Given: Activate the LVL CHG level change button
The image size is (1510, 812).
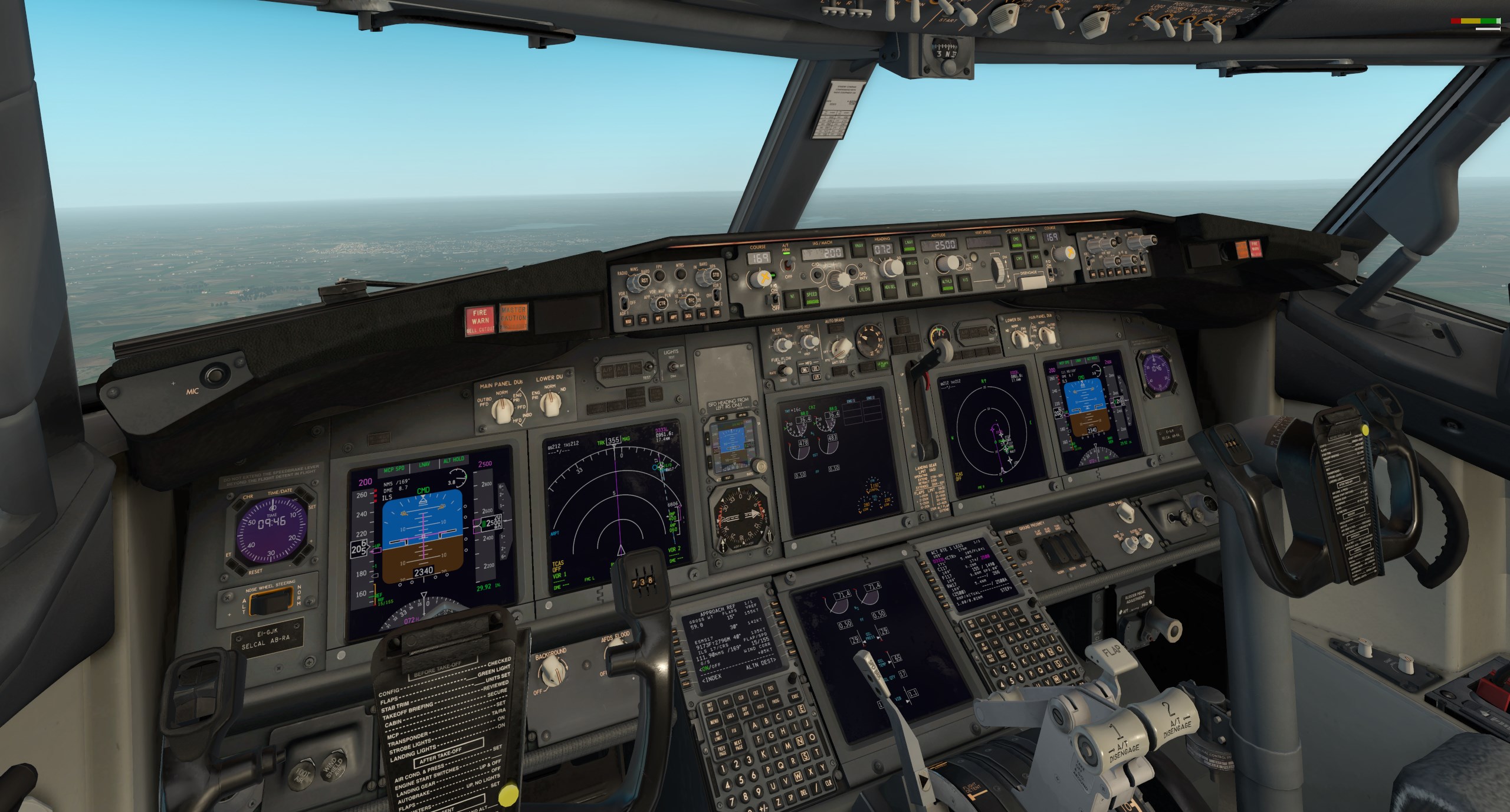Looking at the screenshot, I should 865,290.
